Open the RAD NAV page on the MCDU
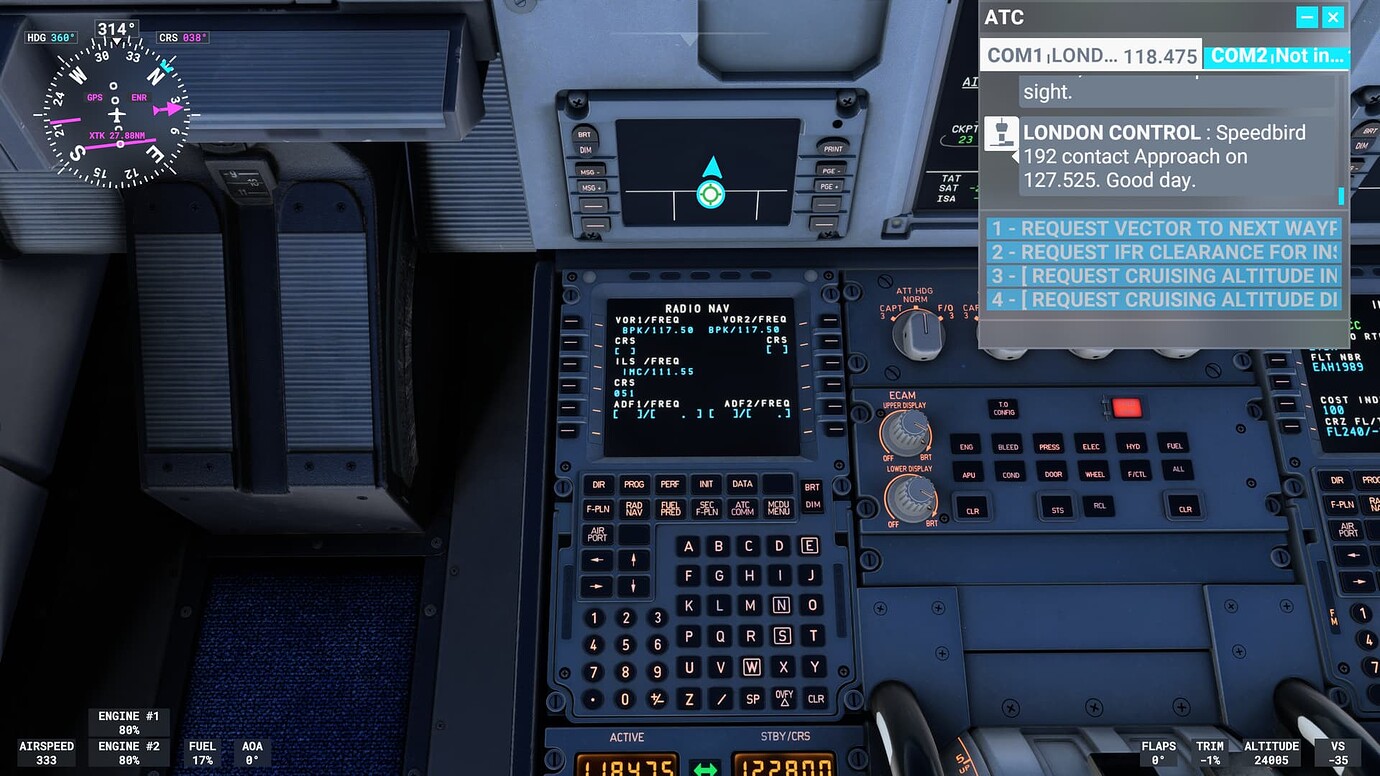The height and width of the screenshot is (776, 1380). tap(634, 508)
